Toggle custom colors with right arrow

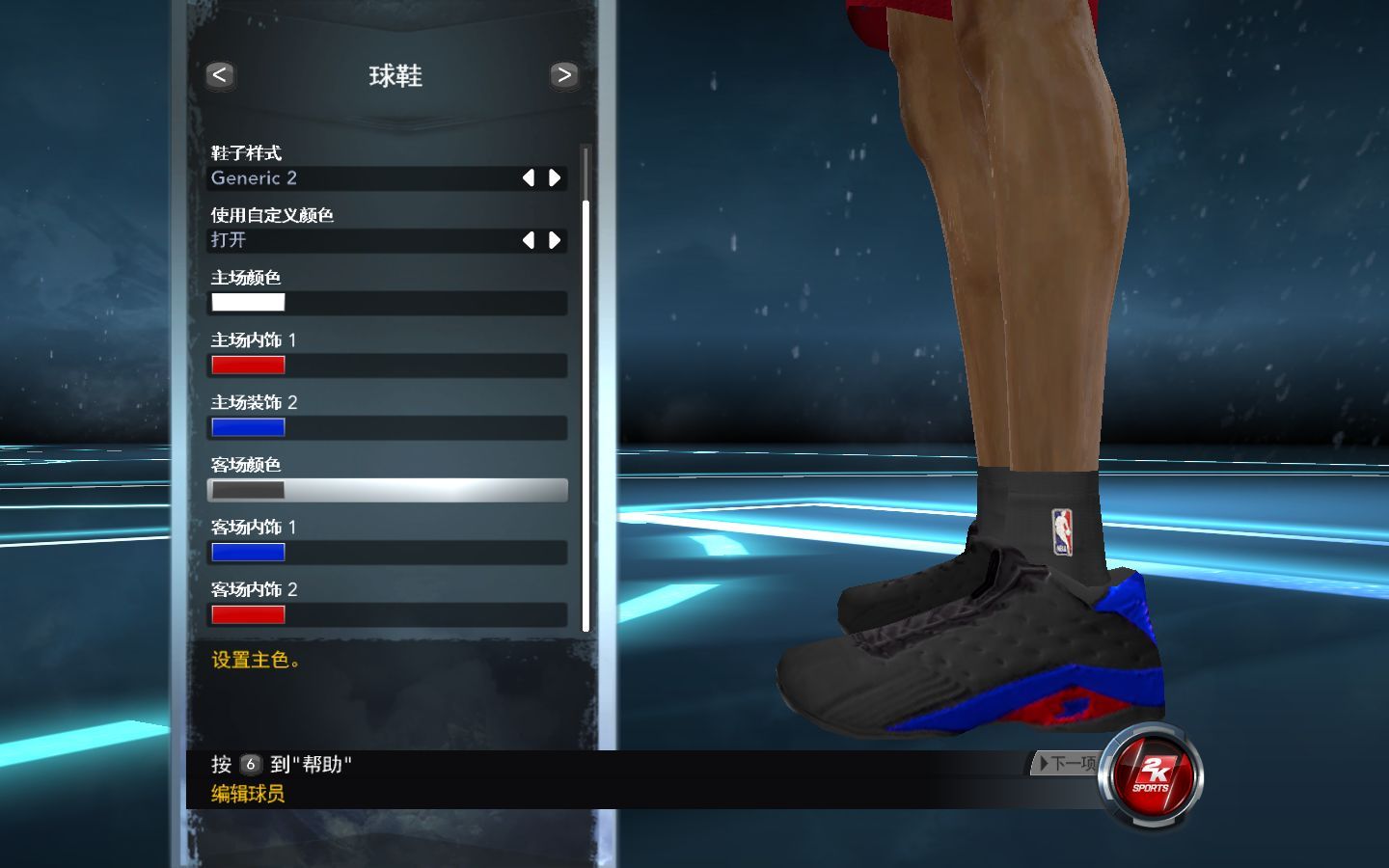[x=555, y=240]
